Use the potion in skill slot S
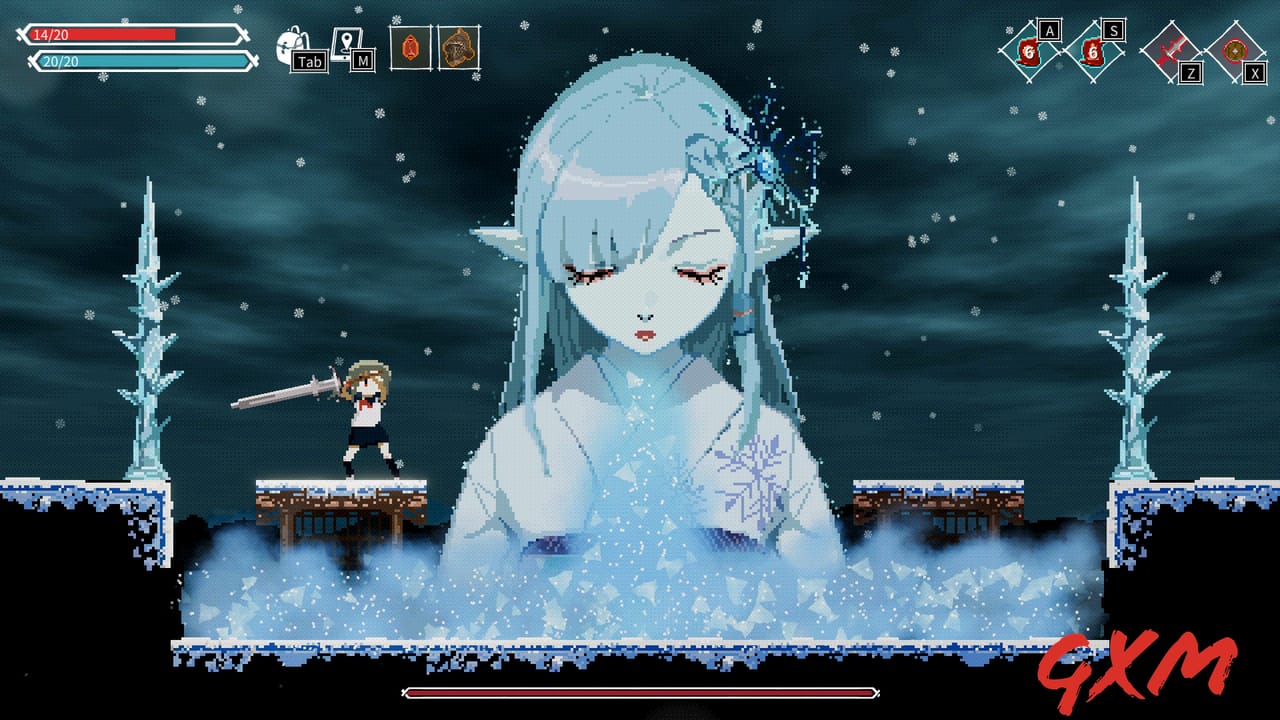1280x720 pixels. click(1094, 52)
